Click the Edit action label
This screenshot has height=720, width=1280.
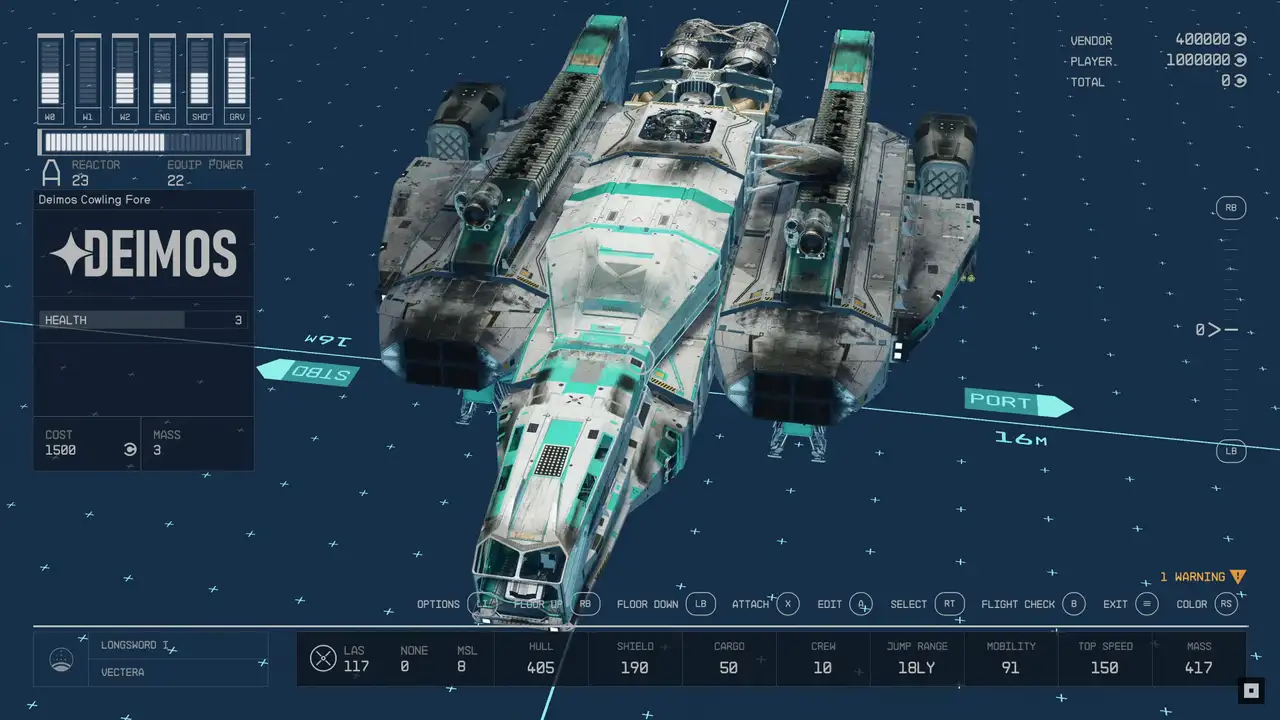(830, 604)
